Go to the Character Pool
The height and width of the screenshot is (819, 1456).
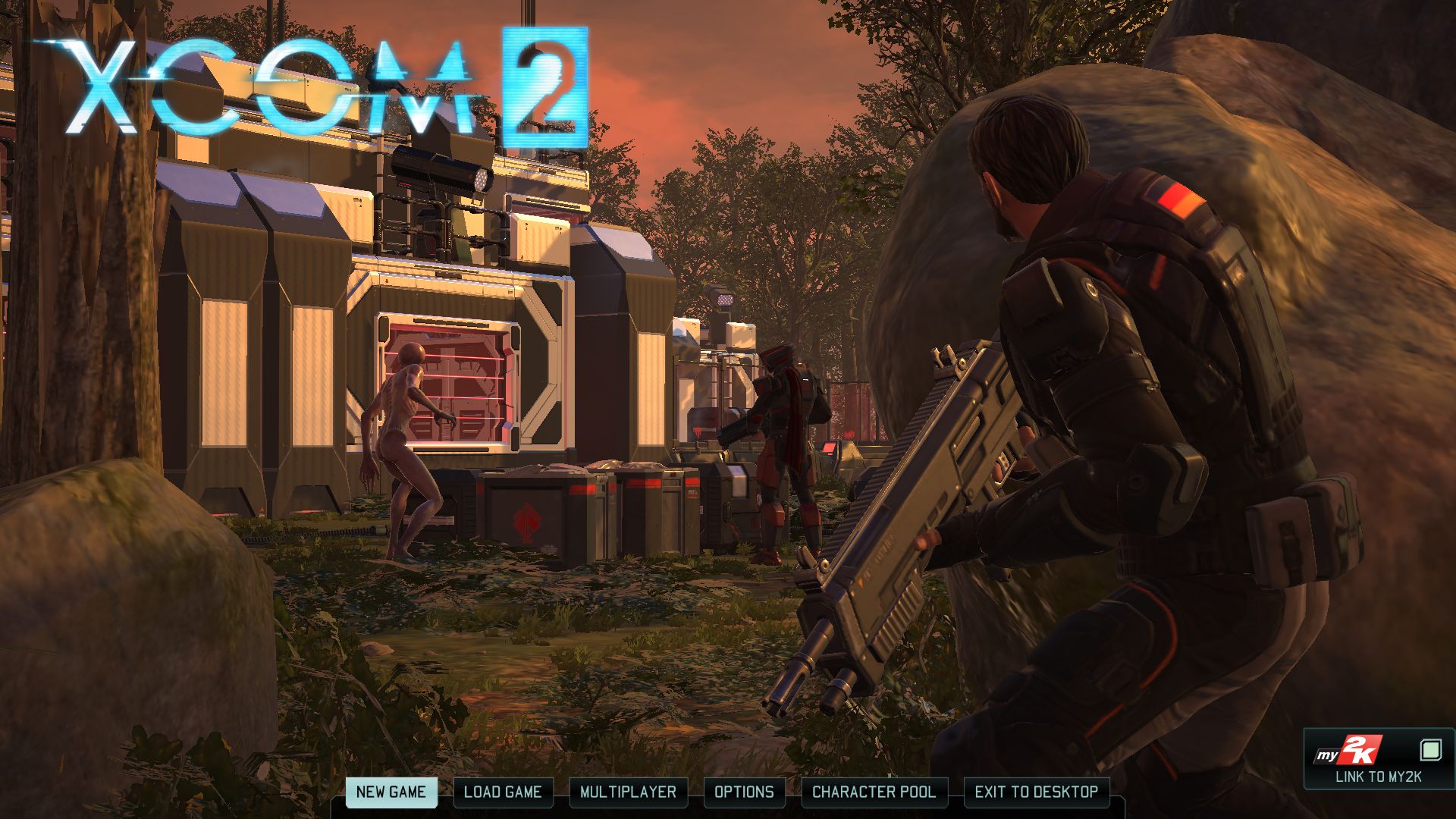(x=874, y=792)
